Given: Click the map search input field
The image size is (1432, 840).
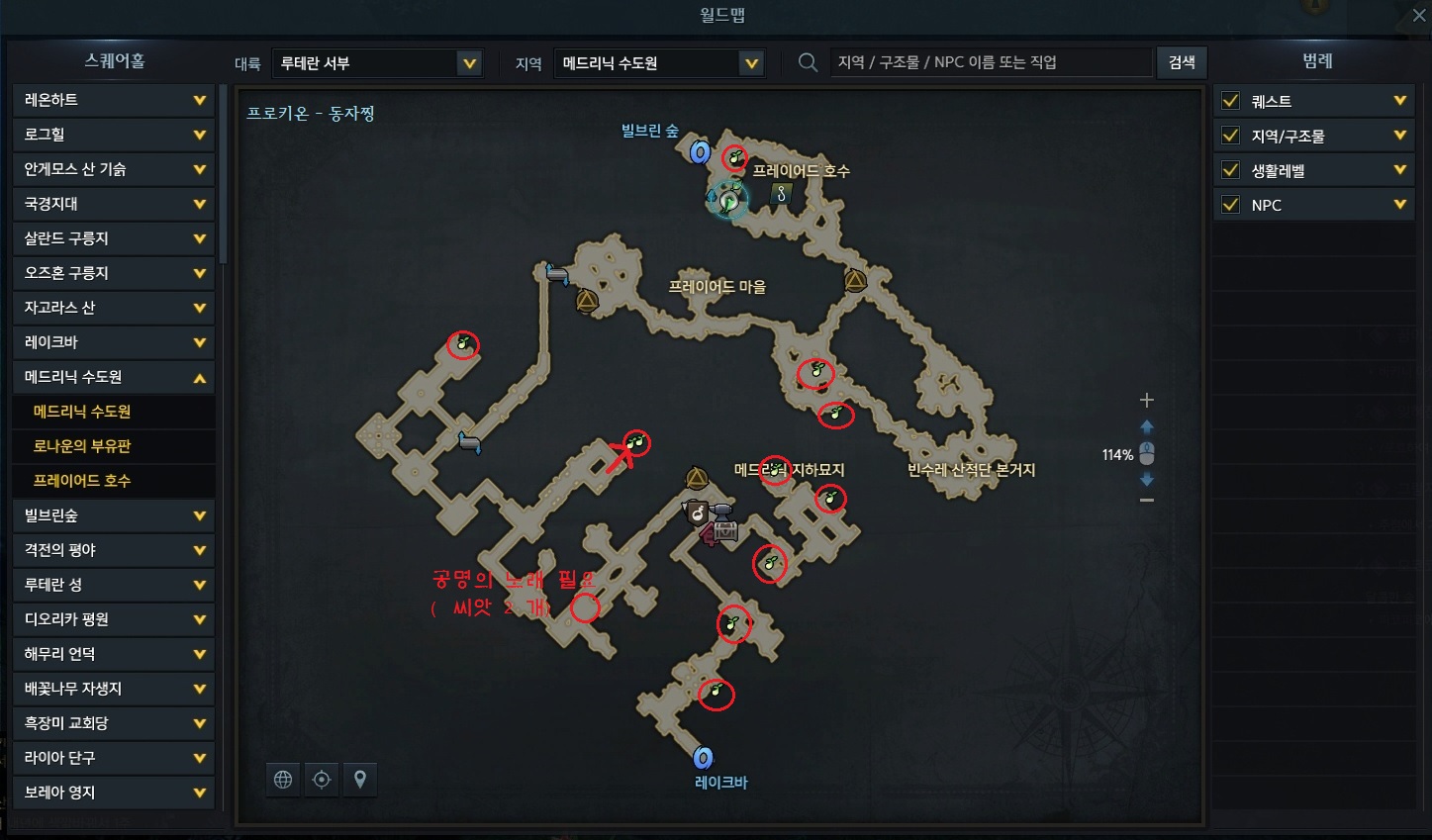Looking at the screenshot, I should point(990,62).
